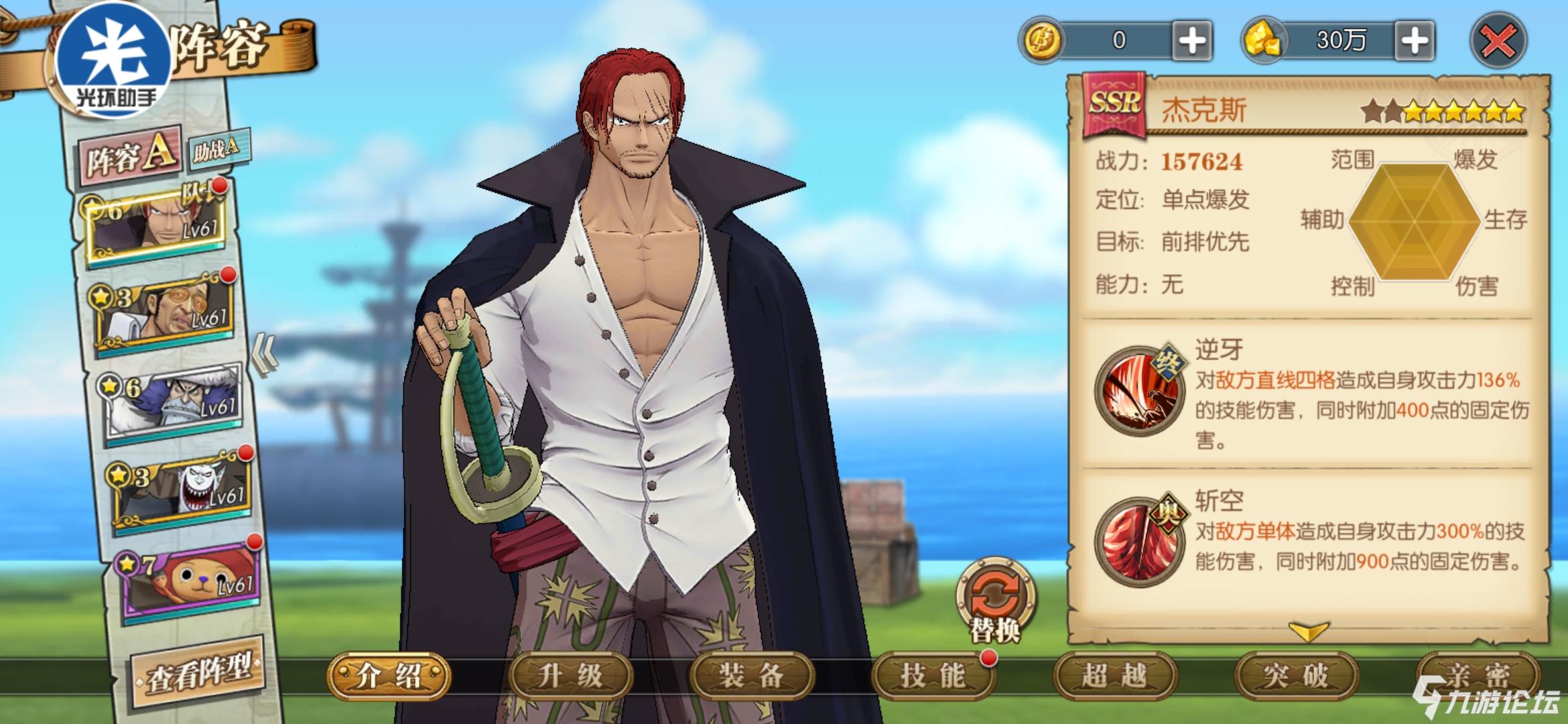Open the 突破 breakthrough tab
Image resolution: width=1568 pixels, height=724 pixels.
1295,676
